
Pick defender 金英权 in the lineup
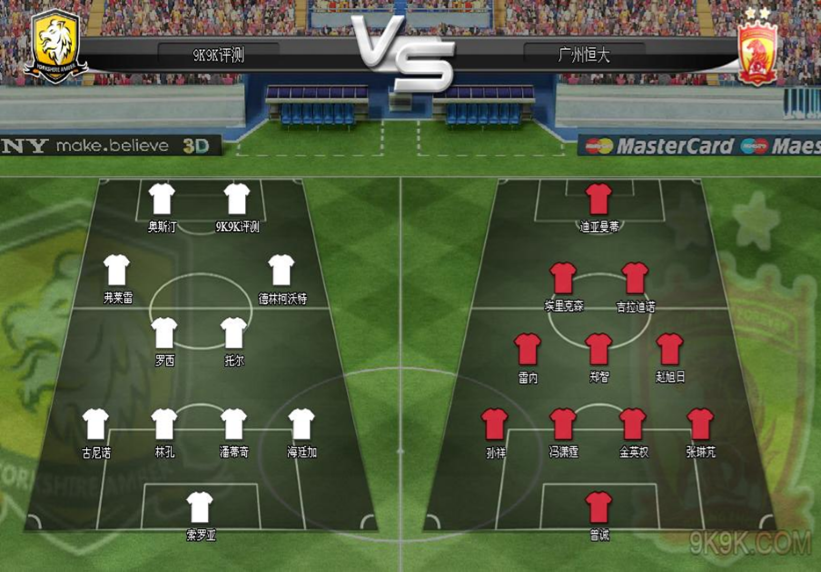pos(633,424)
